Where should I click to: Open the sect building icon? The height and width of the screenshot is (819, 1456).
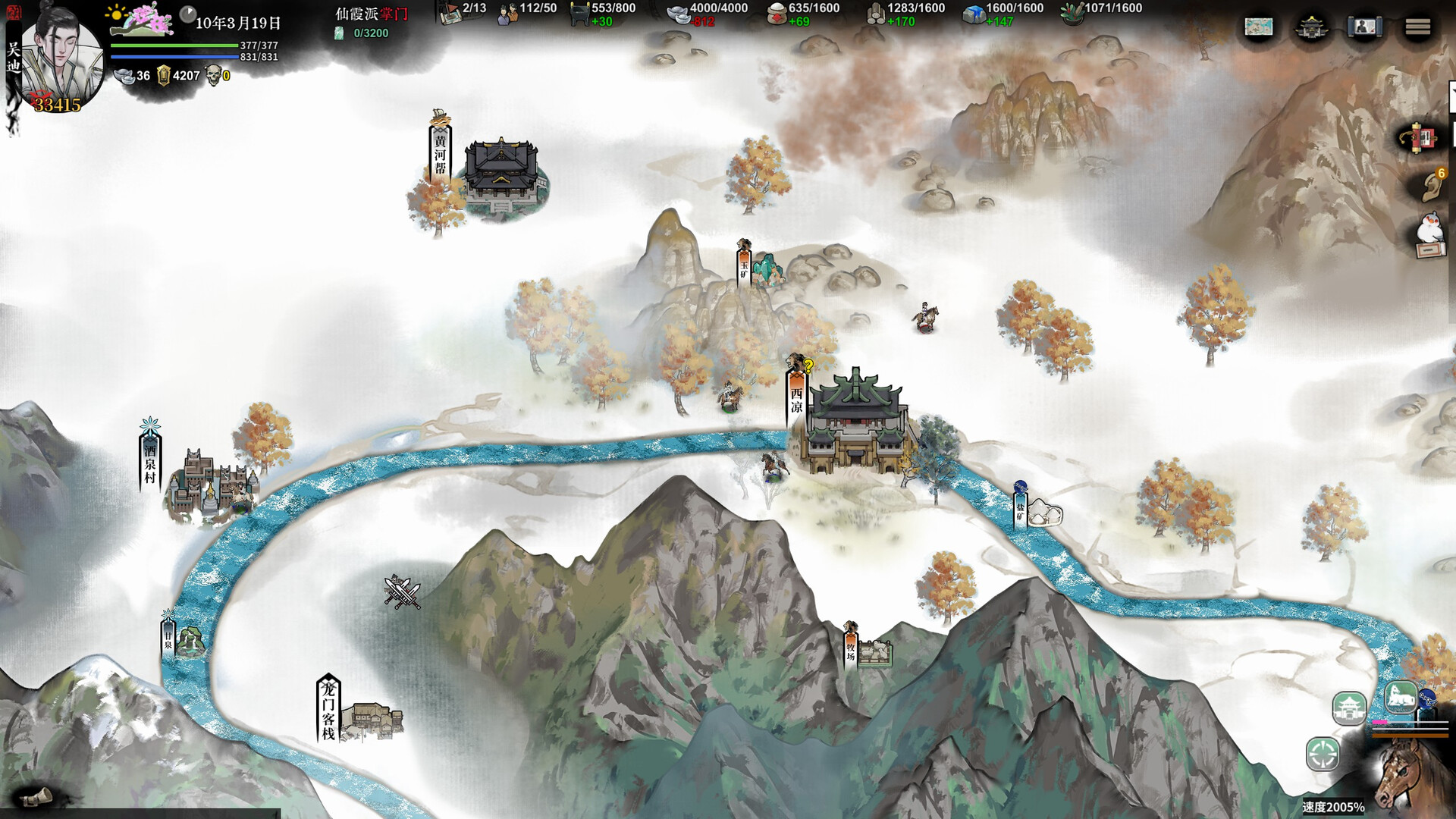click(1312, 28)
